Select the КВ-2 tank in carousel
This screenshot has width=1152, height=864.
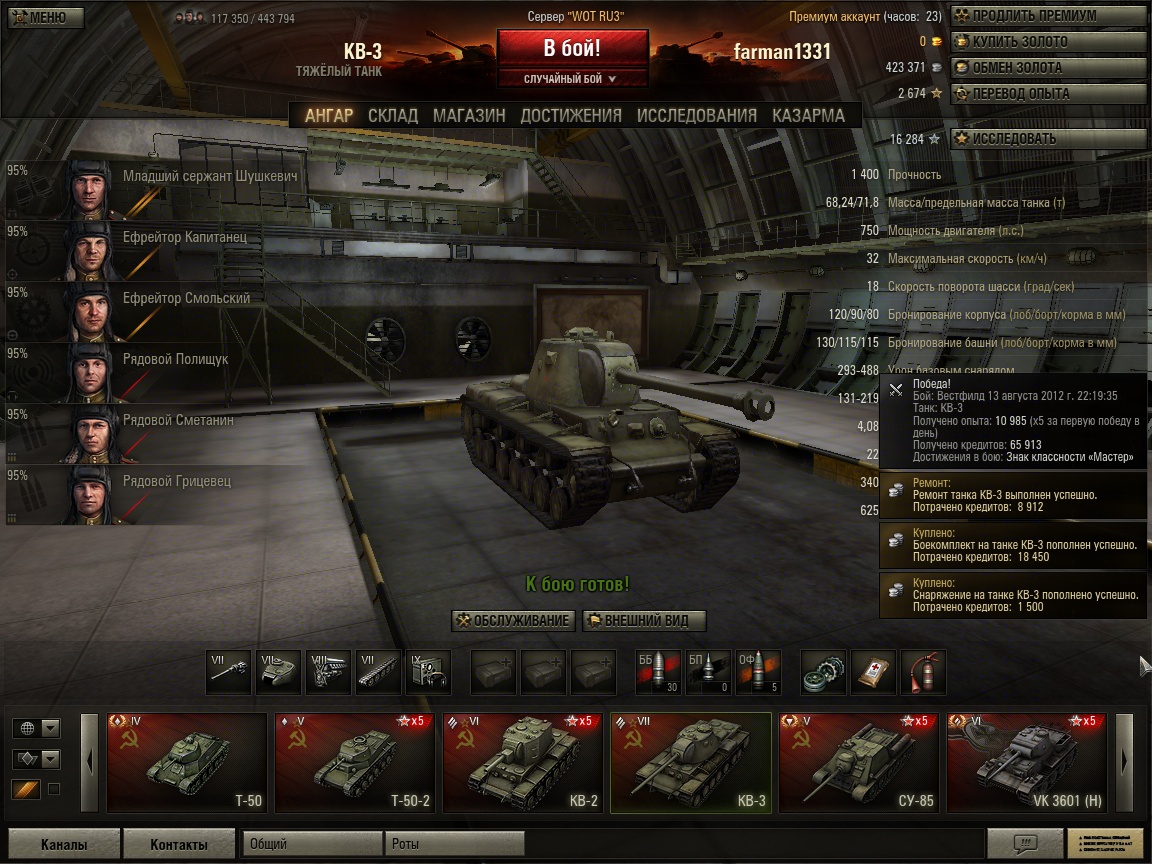click(523, 762)
